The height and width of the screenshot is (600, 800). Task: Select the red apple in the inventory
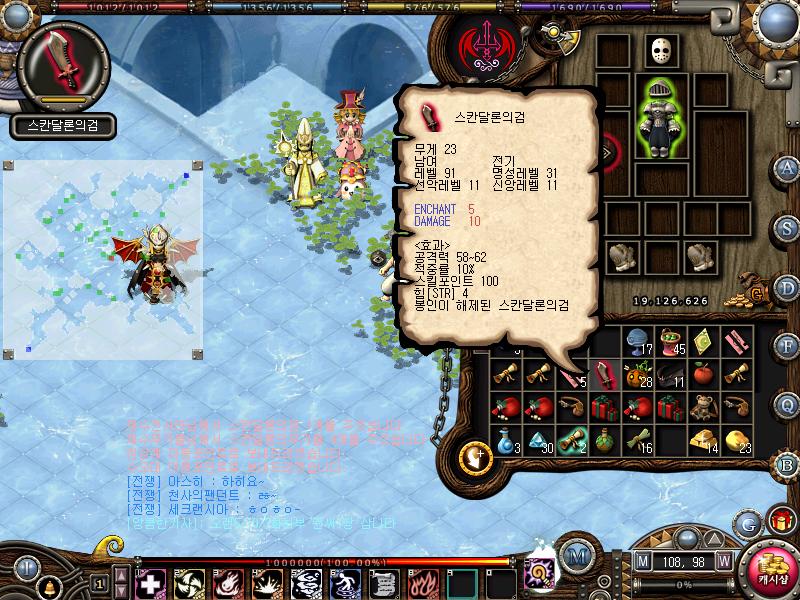point(705,374)
